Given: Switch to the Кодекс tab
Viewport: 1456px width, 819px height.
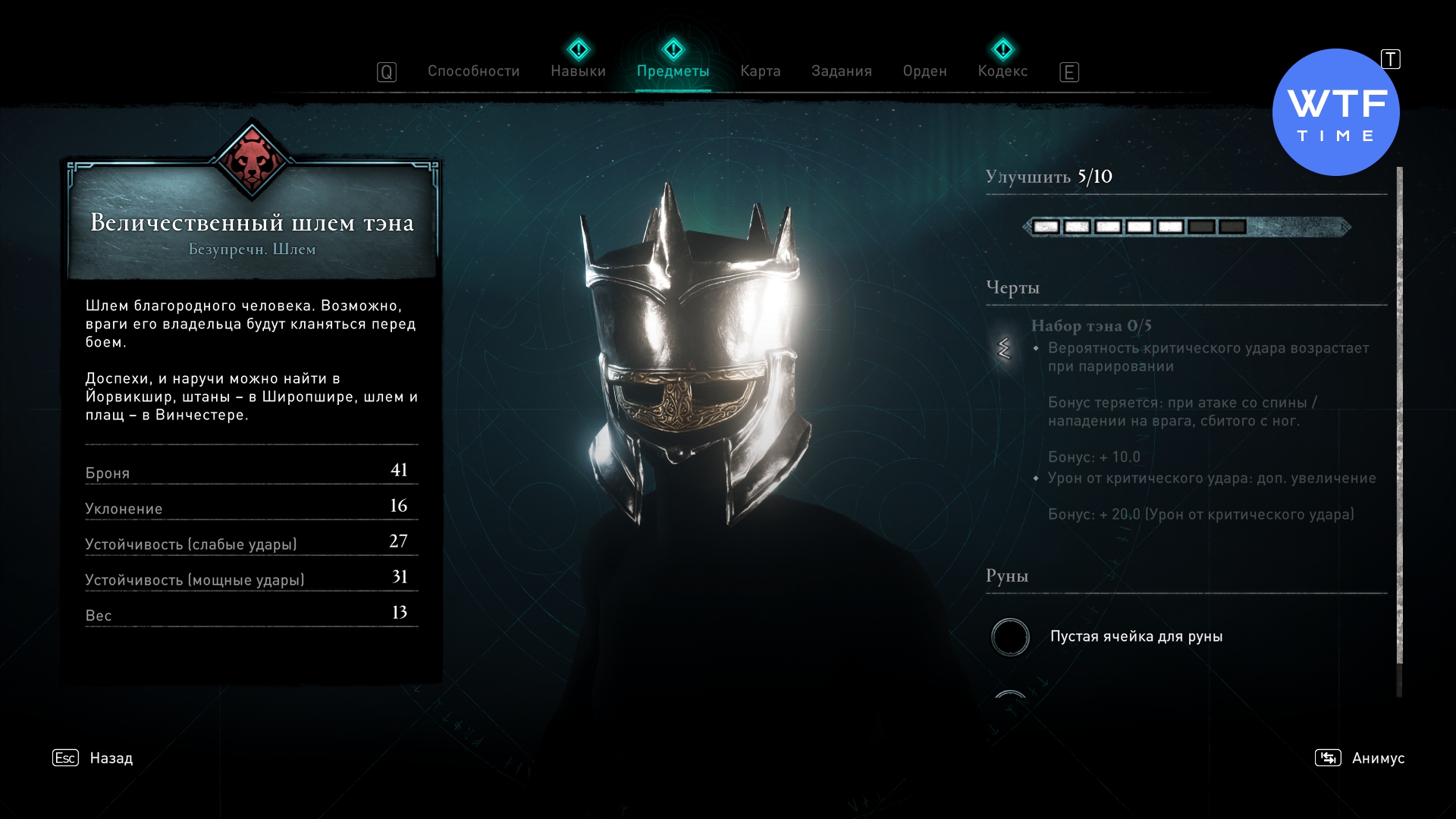Looking at the screenshot, I should (x=1003, y=71).
